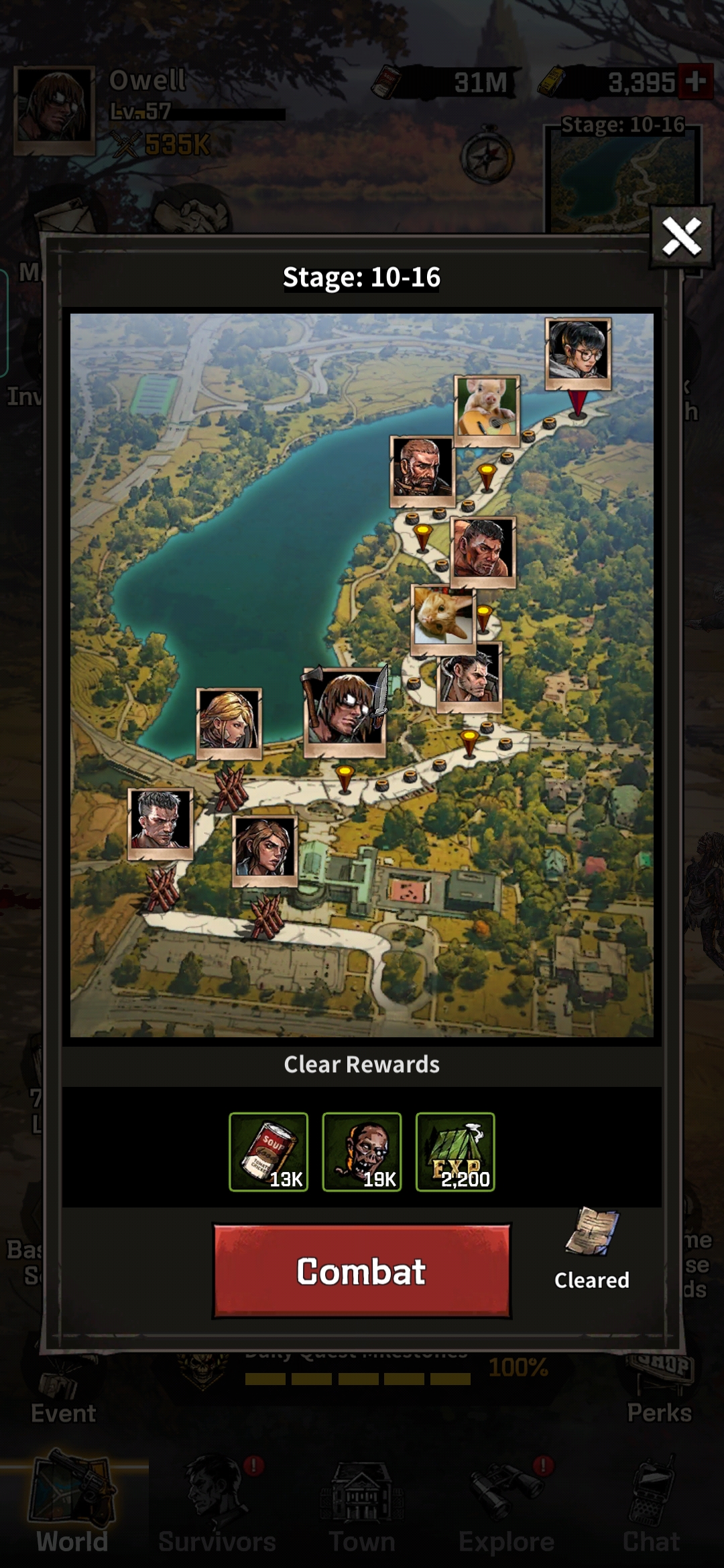Viewport: 724px width, 1568px height.
Task: Inspect the EXP tent reward 2,200
Action: pos(455,1152)
